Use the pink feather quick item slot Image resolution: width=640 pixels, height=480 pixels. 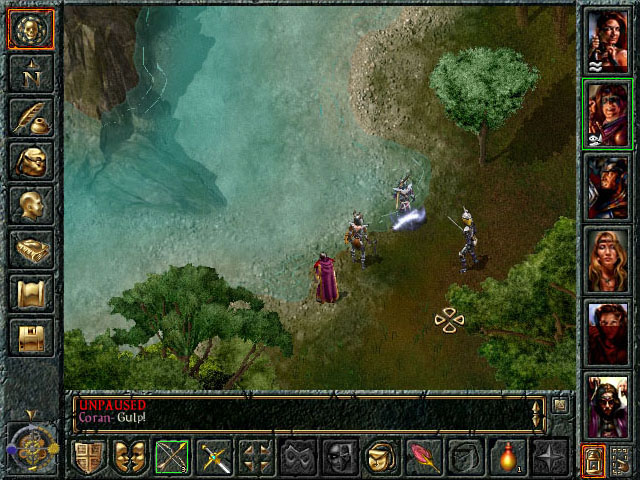(x=422, y=458)
